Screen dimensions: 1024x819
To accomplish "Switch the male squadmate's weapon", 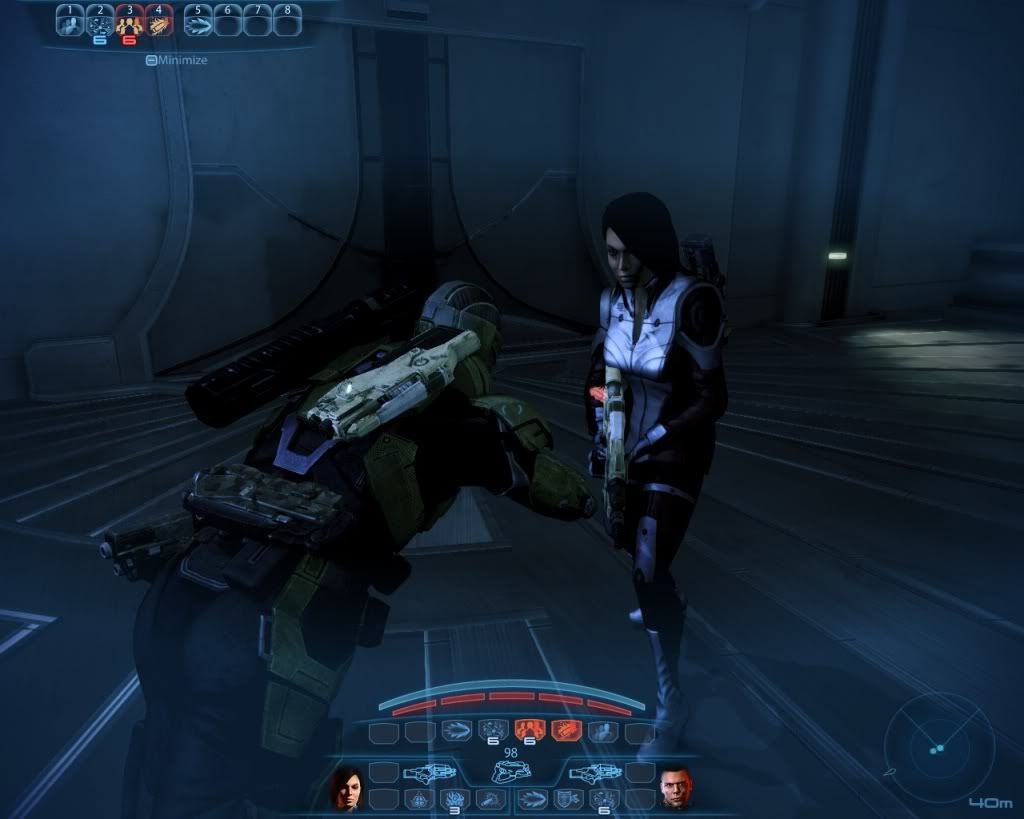I will pyautogui.click(x=596, y=772).
